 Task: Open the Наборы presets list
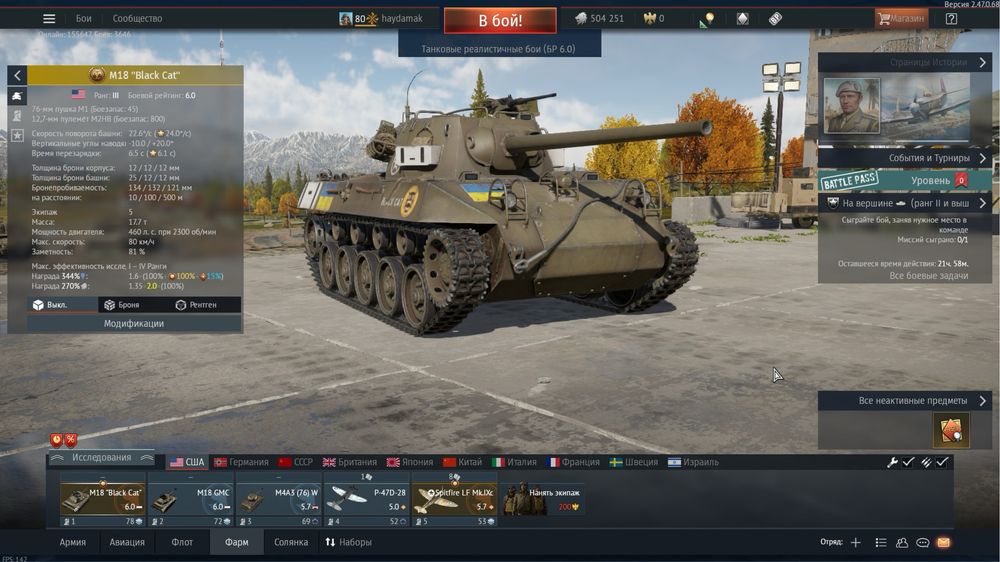click(348, 542)
